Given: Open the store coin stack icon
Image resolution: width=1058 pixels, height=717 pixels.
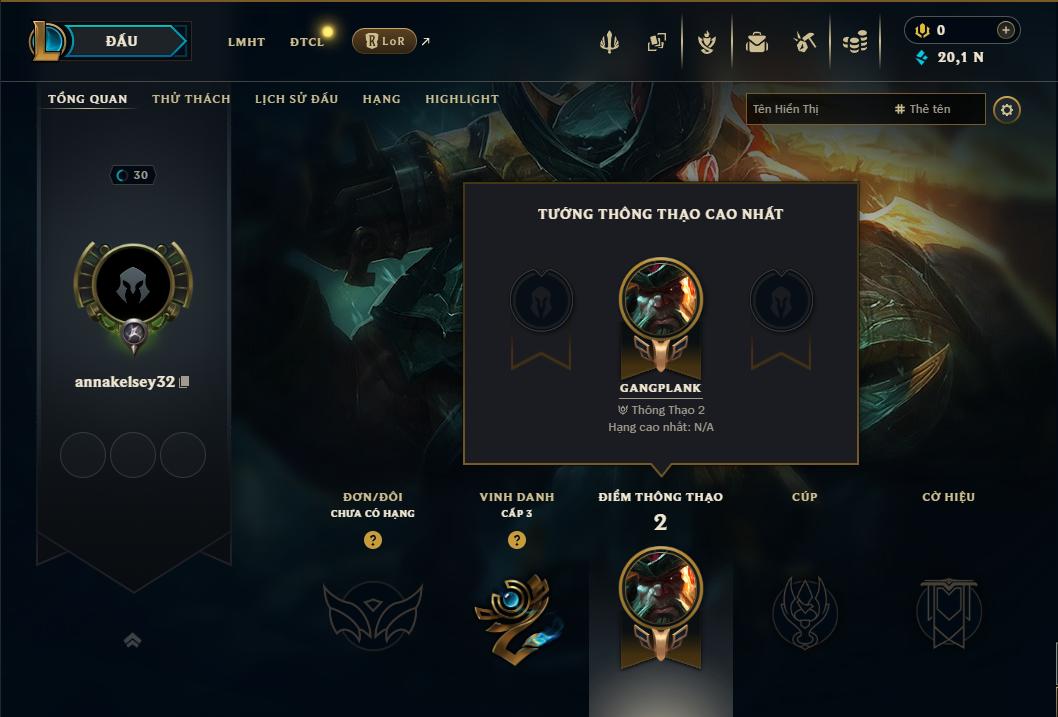Looking at the screenshot, I should (x=854, y=42).
